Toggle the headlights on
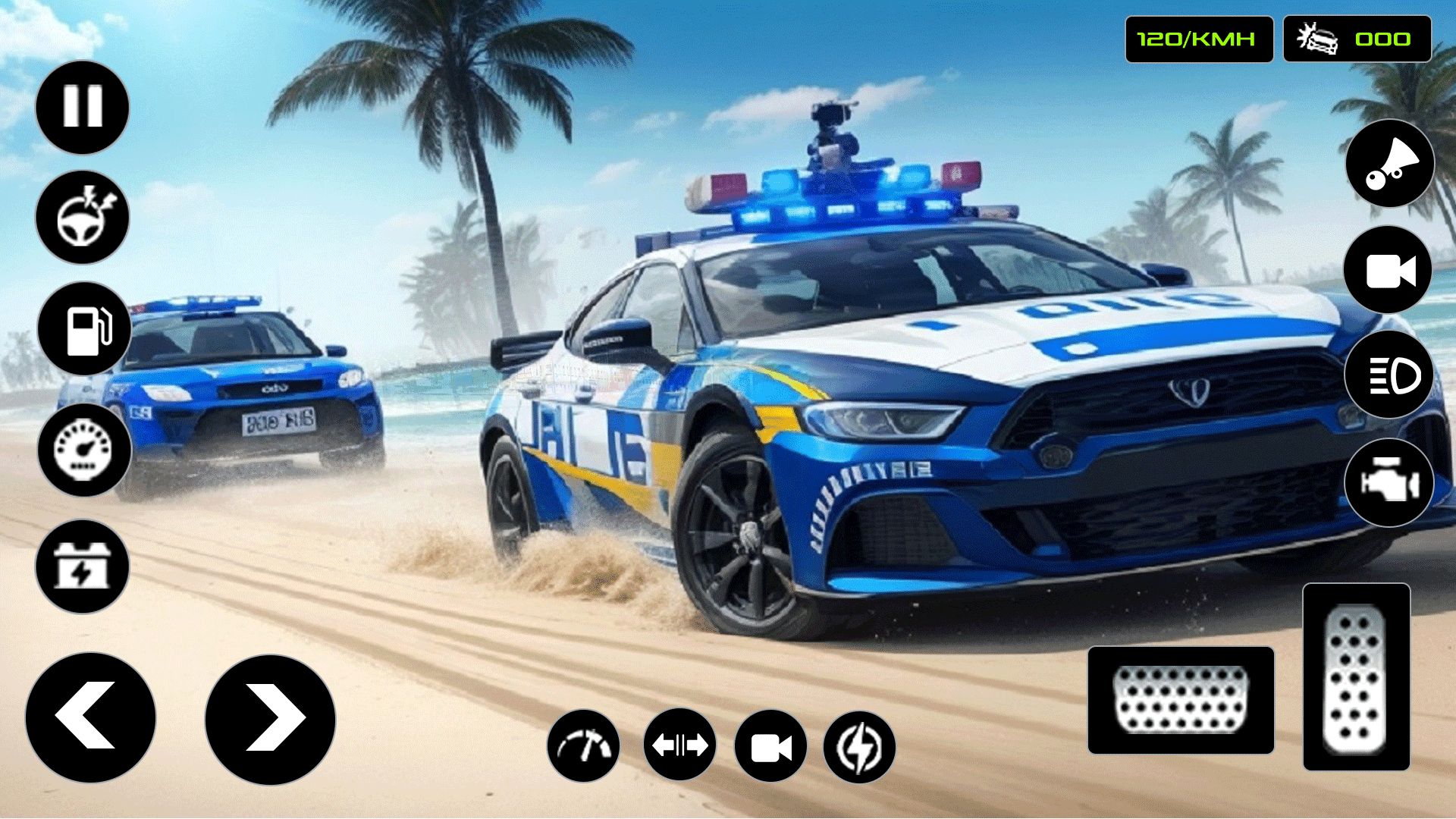 [1389, 375]
